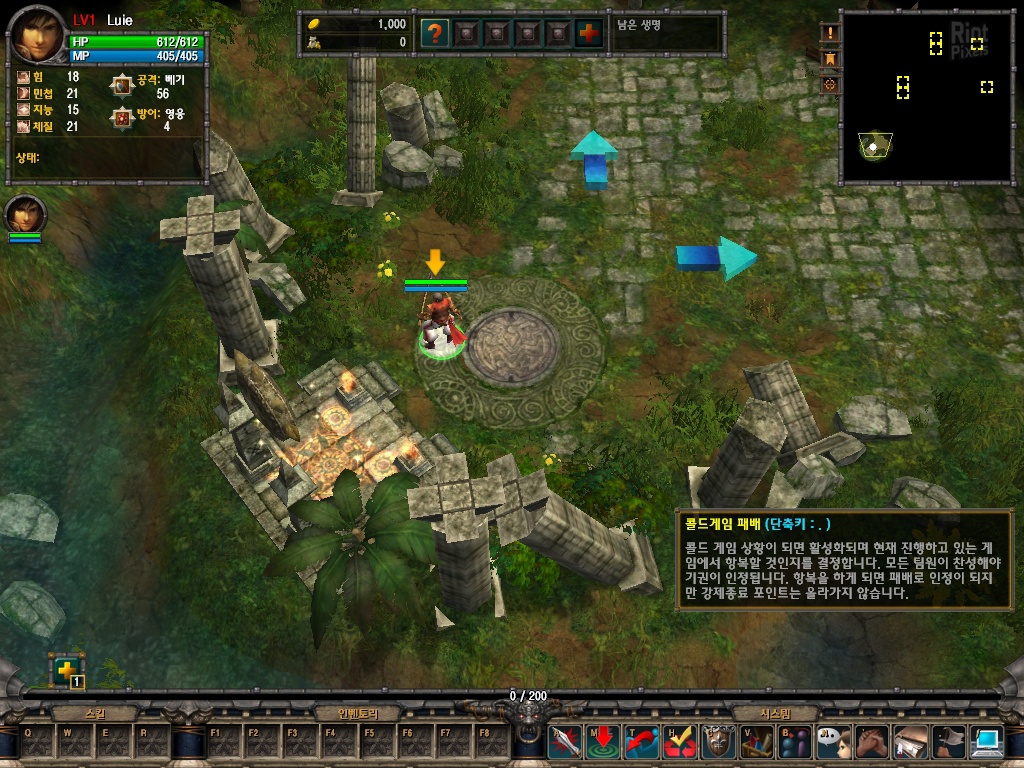Click on the minimap
The height and width of the screenshot is (768, 1024).
(x=927, y=98)
